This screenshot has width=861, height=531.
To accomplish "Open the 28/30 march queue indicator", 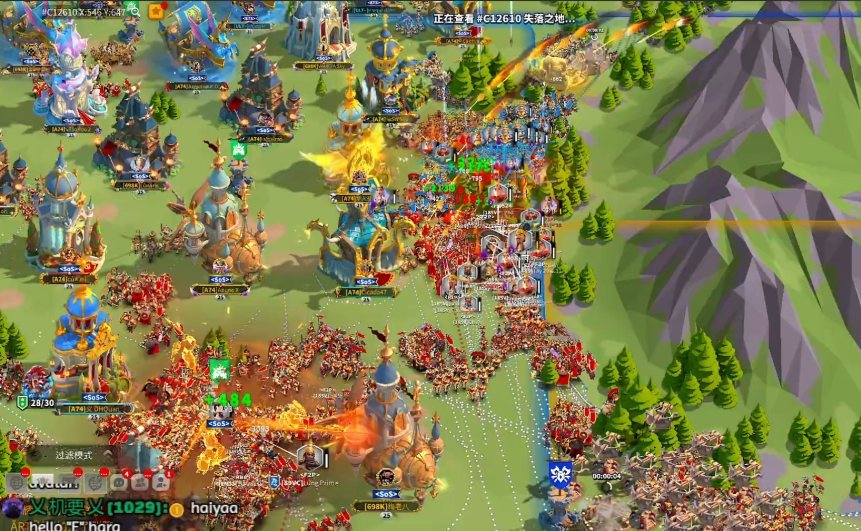I will pos(36,401).
